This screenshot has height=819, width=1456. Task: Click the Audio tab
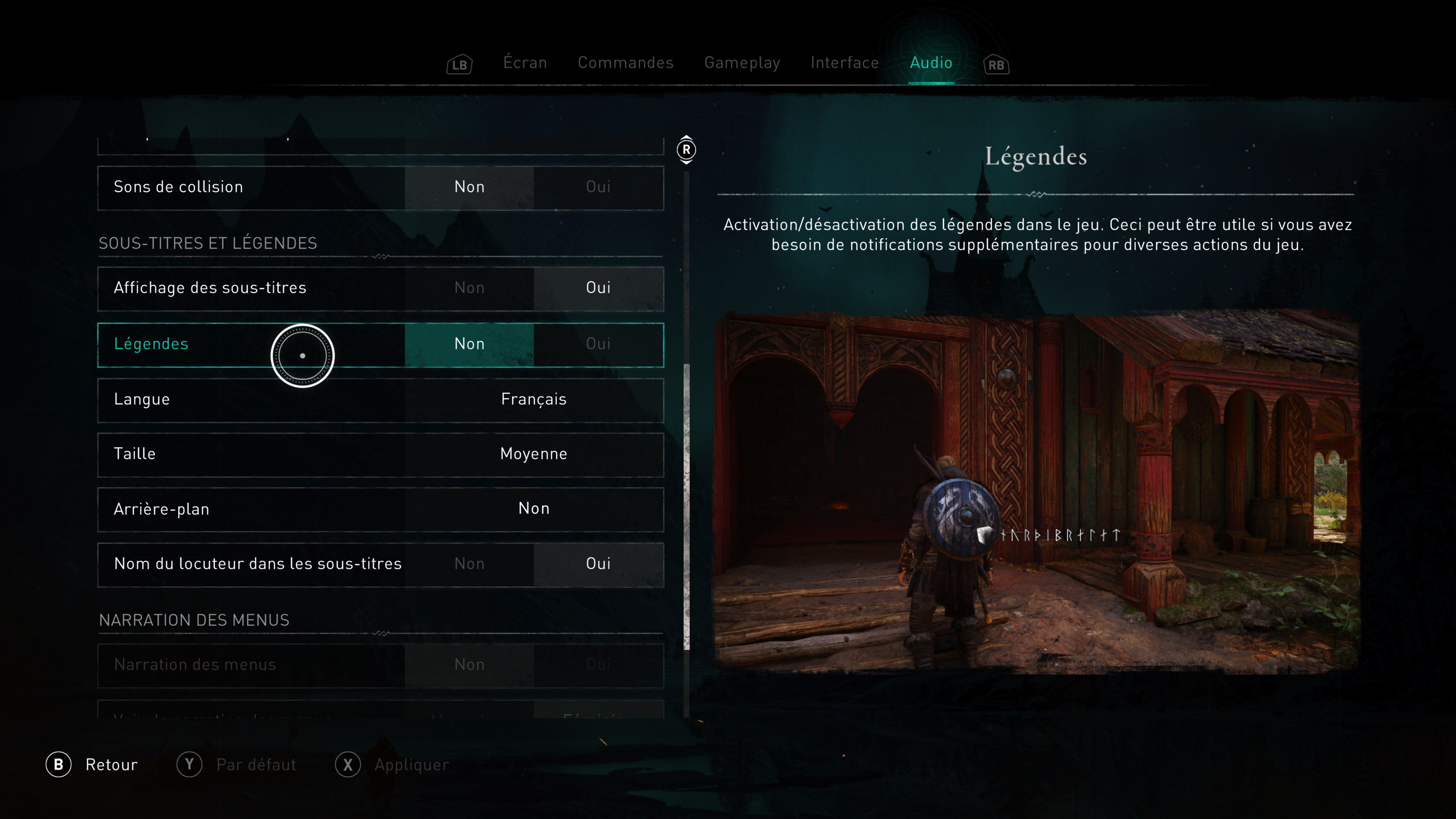(931, 62)
